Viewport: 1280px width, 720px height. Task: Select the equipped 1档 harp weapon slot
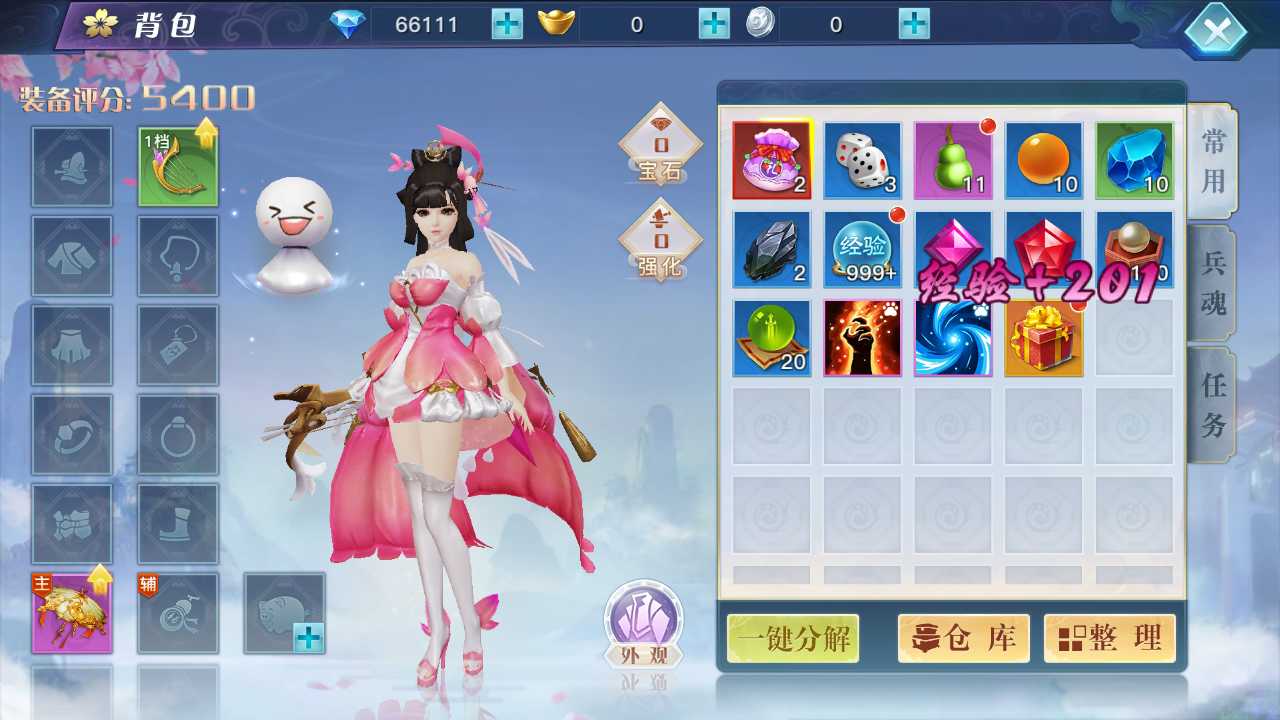tap(177, 165)
